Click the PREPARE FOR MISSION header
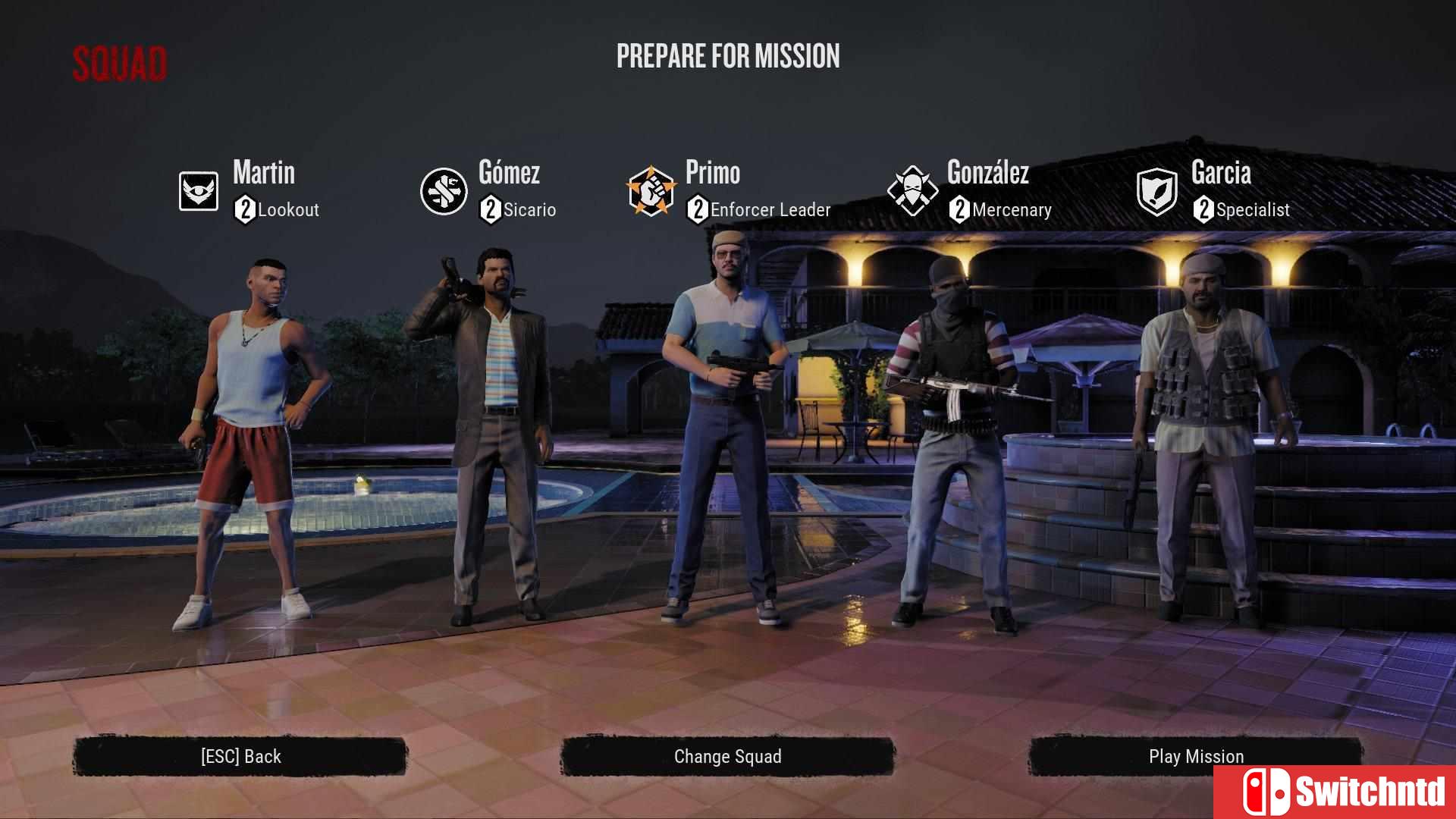Screen dimensions: 1456x819 click(728, 56)
